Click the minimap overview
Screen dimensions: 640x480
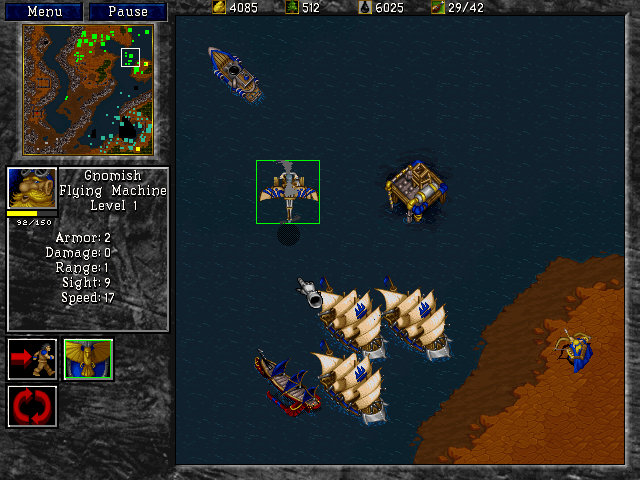coord(88,89)
